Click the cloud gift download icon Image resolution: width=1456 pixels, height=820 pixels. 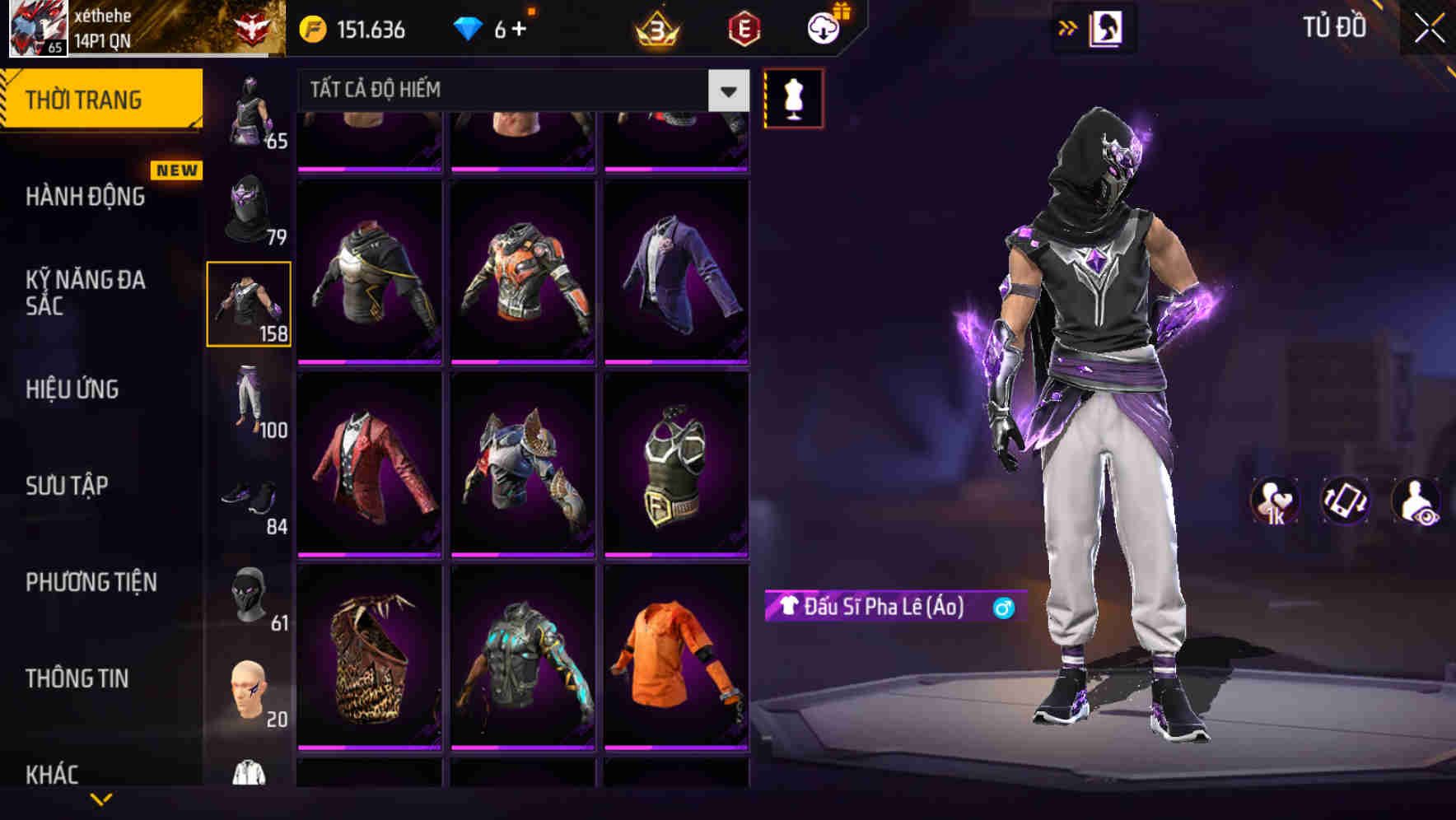(x=823, y=27)
